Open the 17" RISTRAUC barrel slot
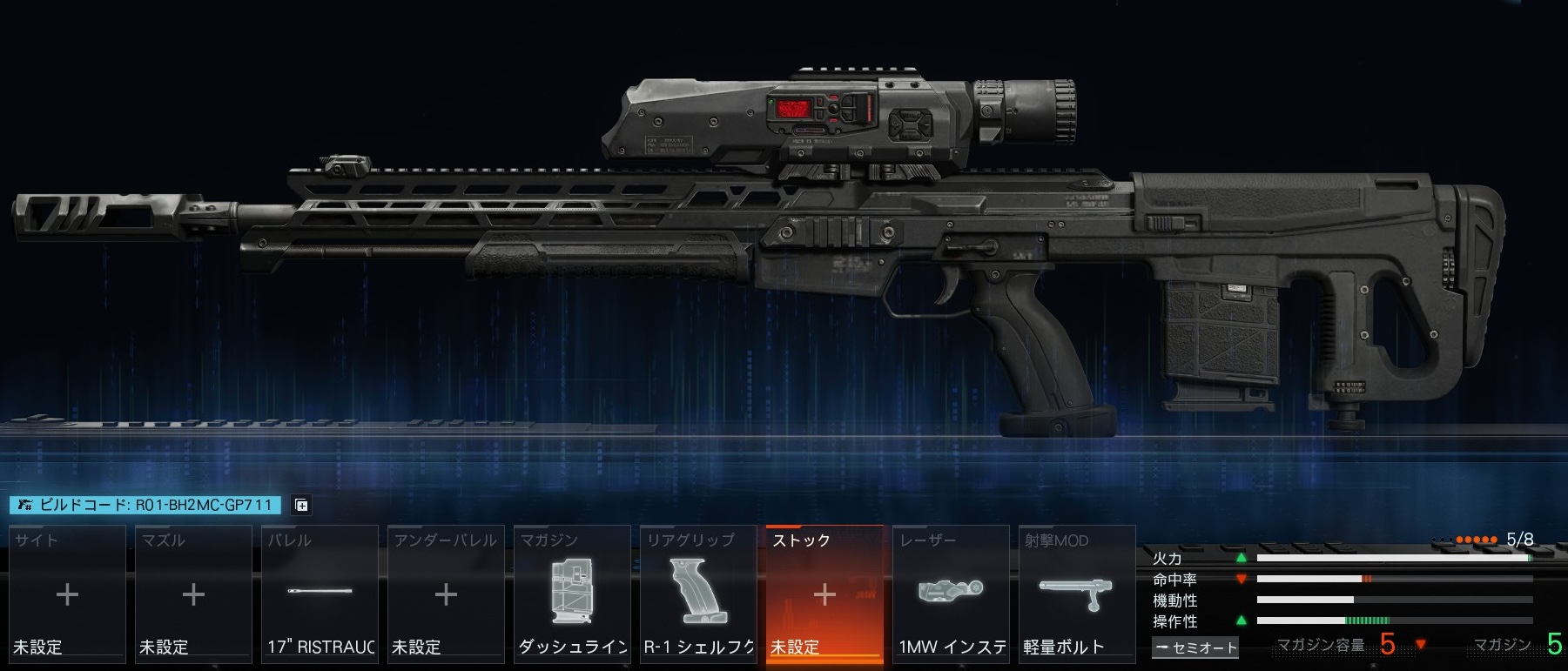 click(x=320, y=594)
